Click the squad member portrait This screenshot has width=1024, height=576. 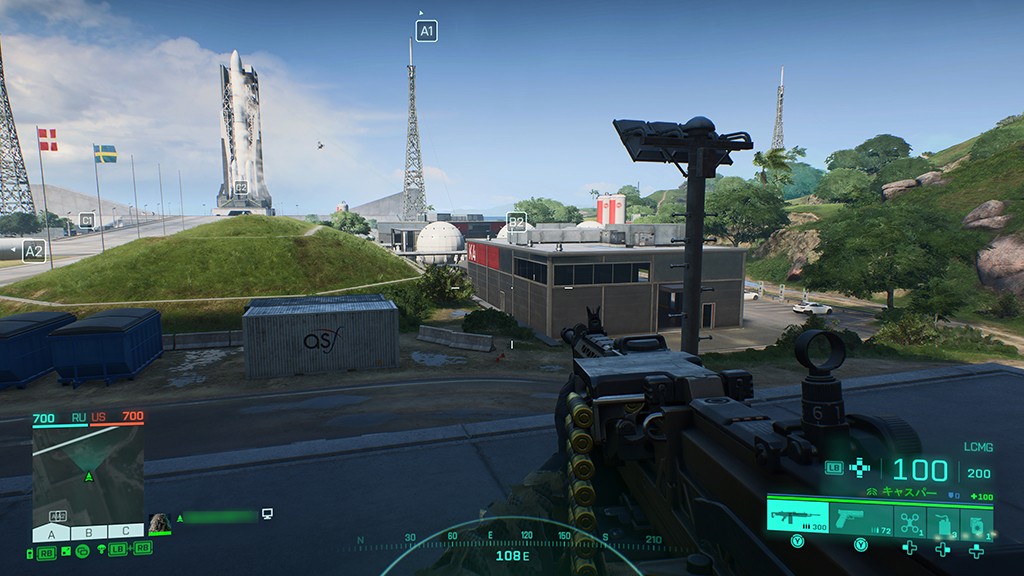pos(159,523)
